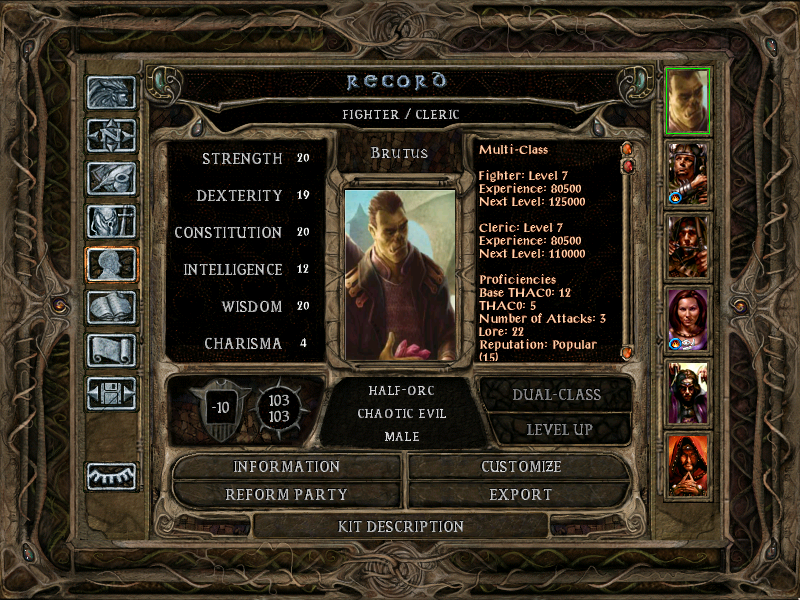Open the Information panel
This screenshot has width=800, height=600.
click(287, 467)
